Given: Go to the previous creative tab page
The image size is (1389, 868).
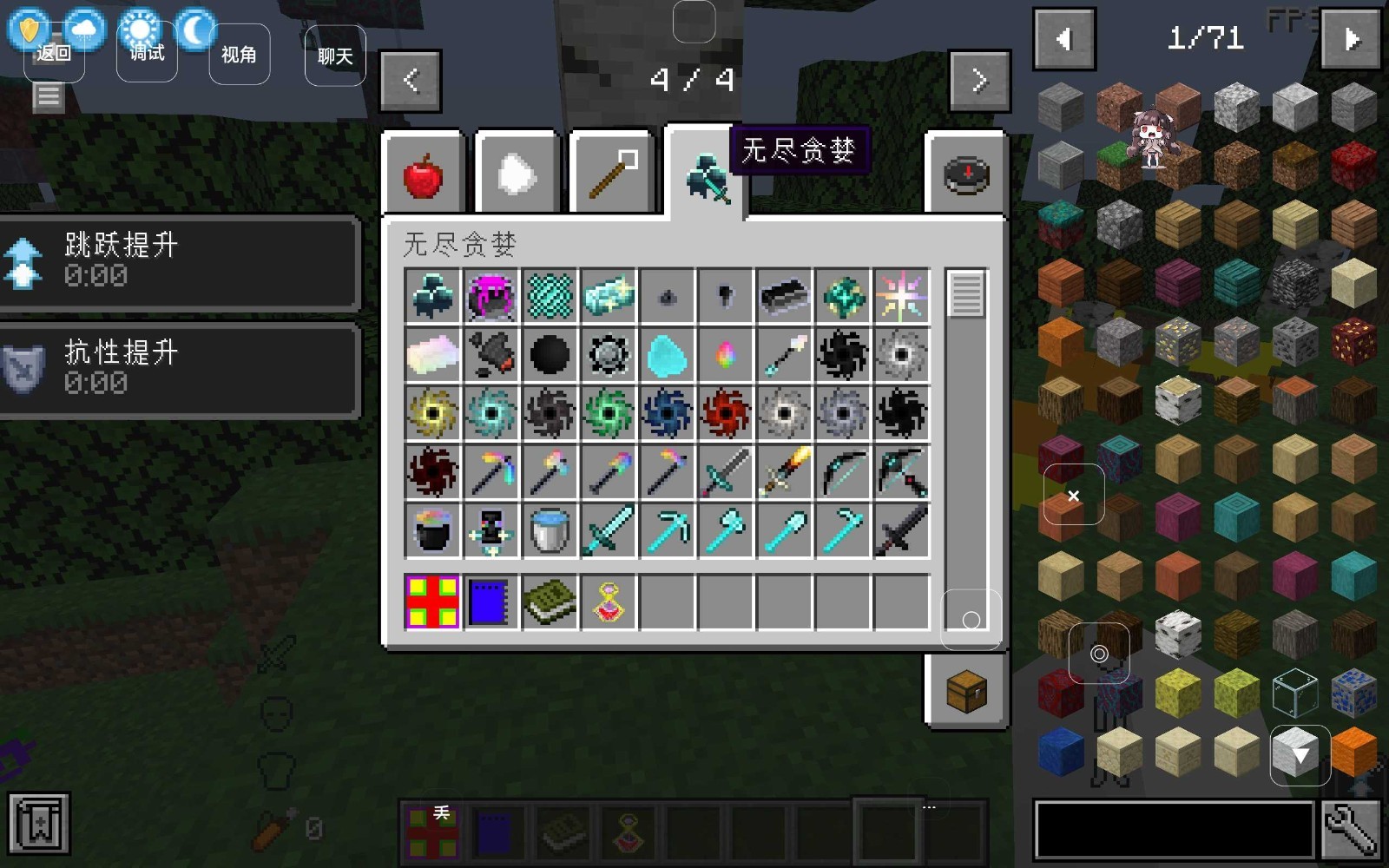Looking at the screenshot, I should click(x=411, y=81).
